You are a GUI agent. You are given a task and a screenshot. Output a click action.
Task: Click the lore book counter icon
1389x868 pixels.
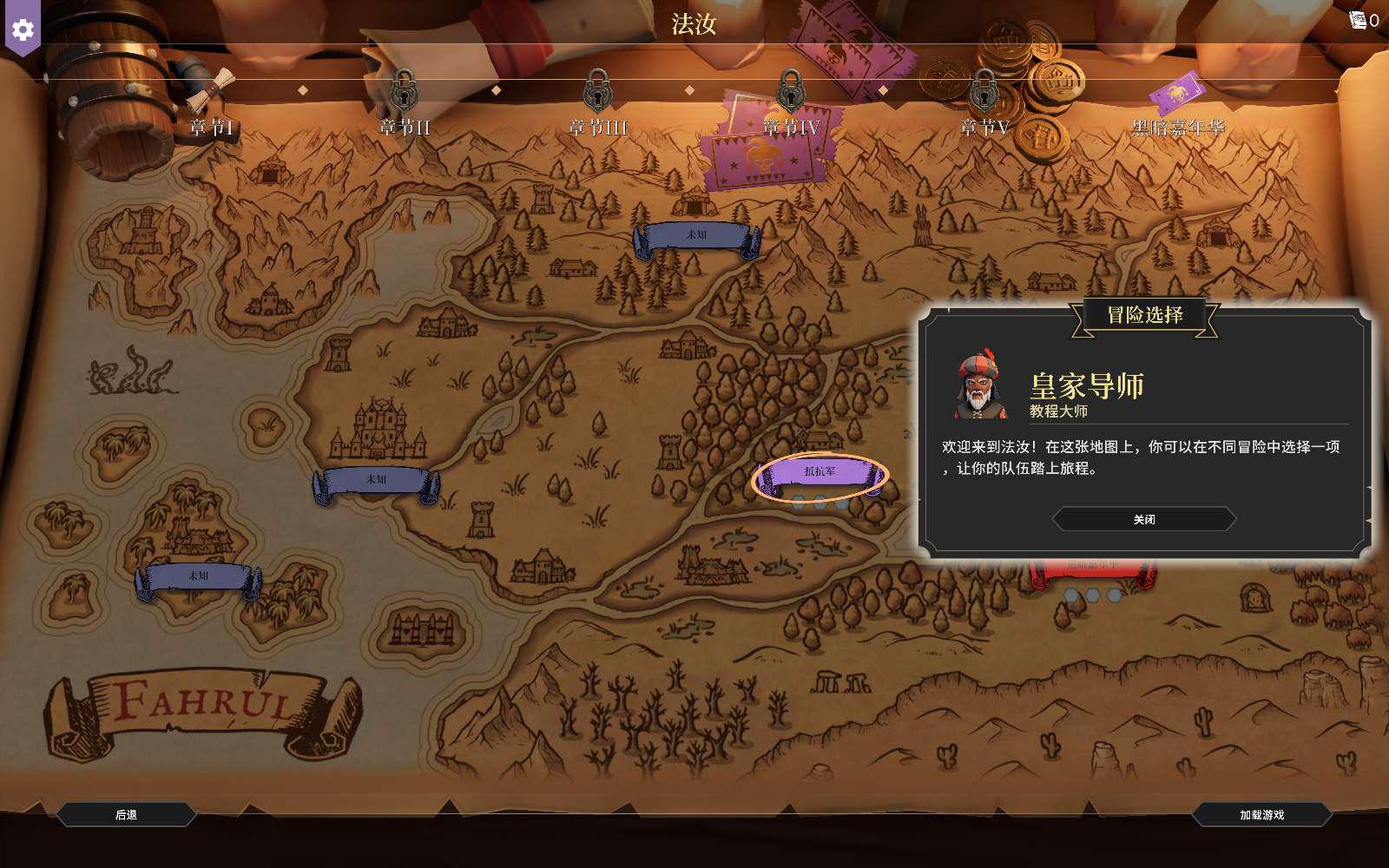[1359, 20]
